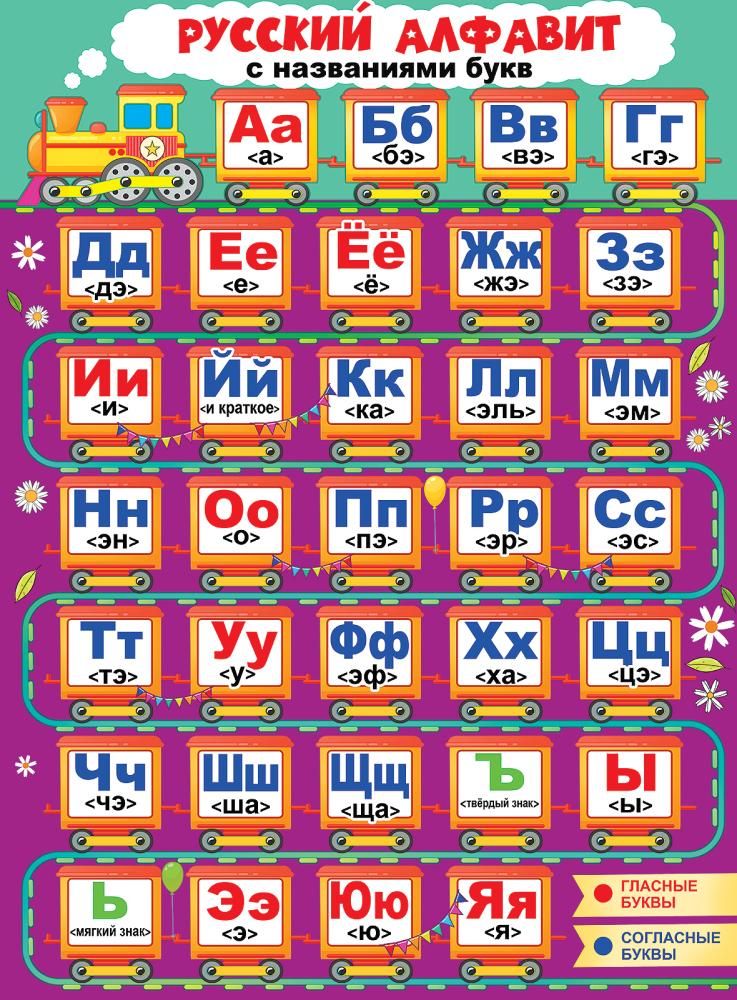737x1000 pixels.
Task: Select the Оо letter wagon
Action: pyautogui.click(x=240, y=520)
